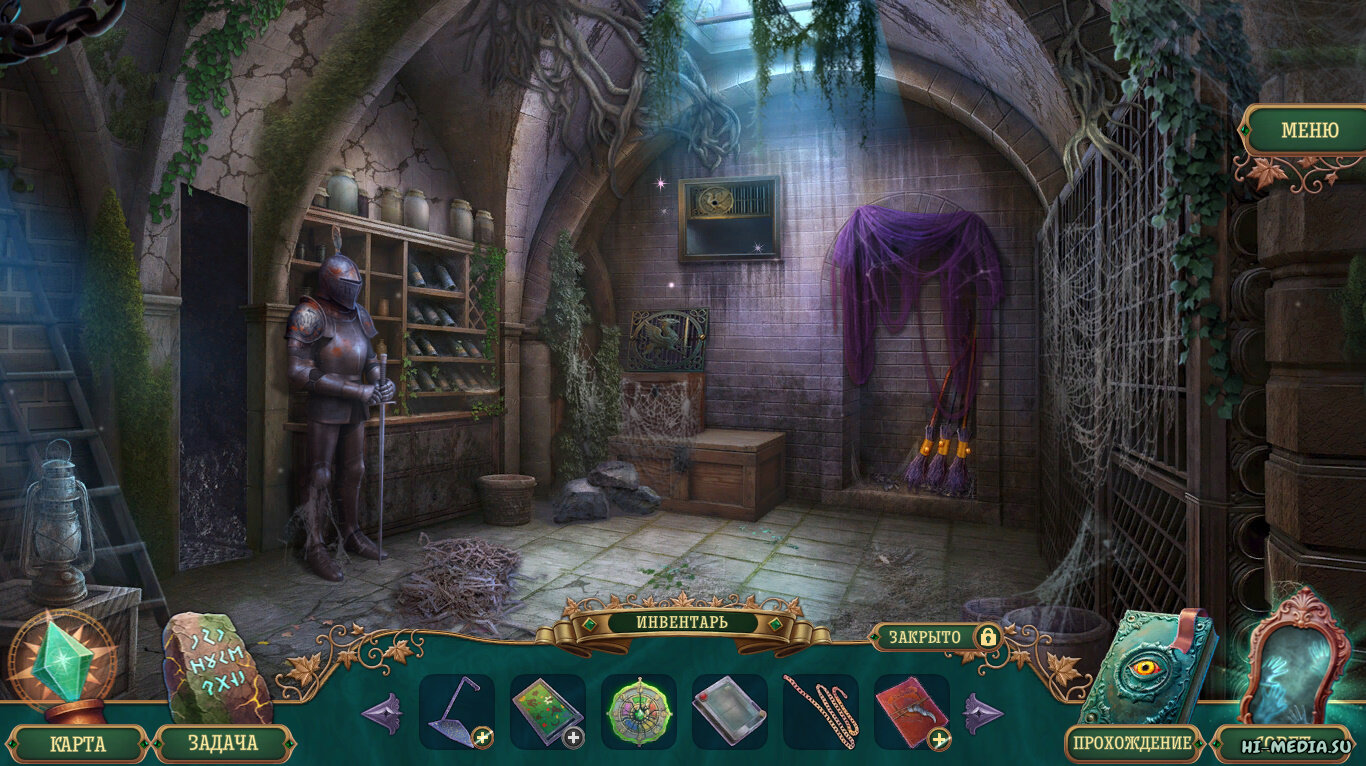Select the green painted tile item
Screen dimensions: 1366x766
coord(547,711)
